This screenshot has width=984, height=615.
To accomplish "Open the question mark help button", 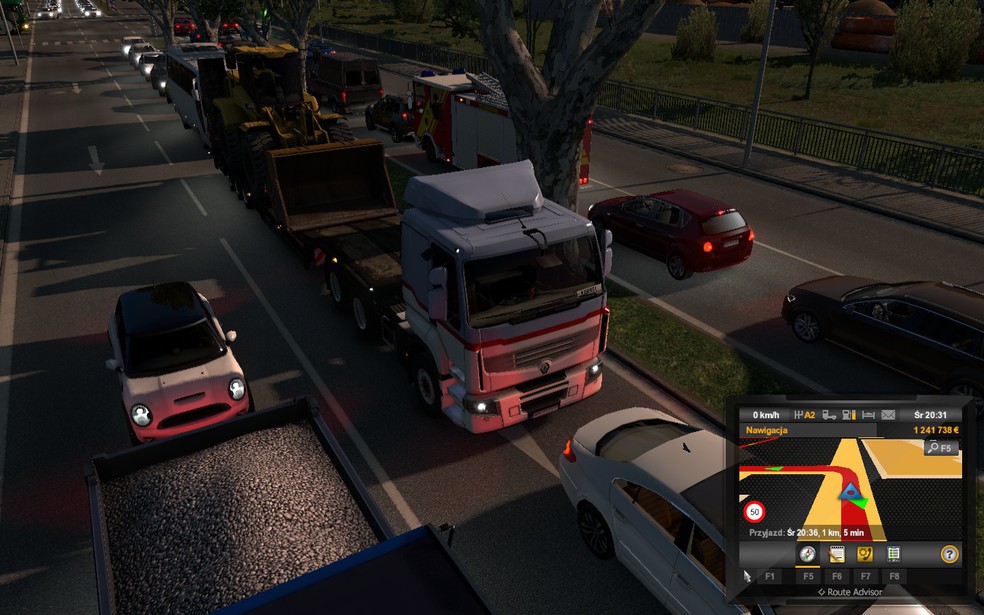I will tap(949, 553).
